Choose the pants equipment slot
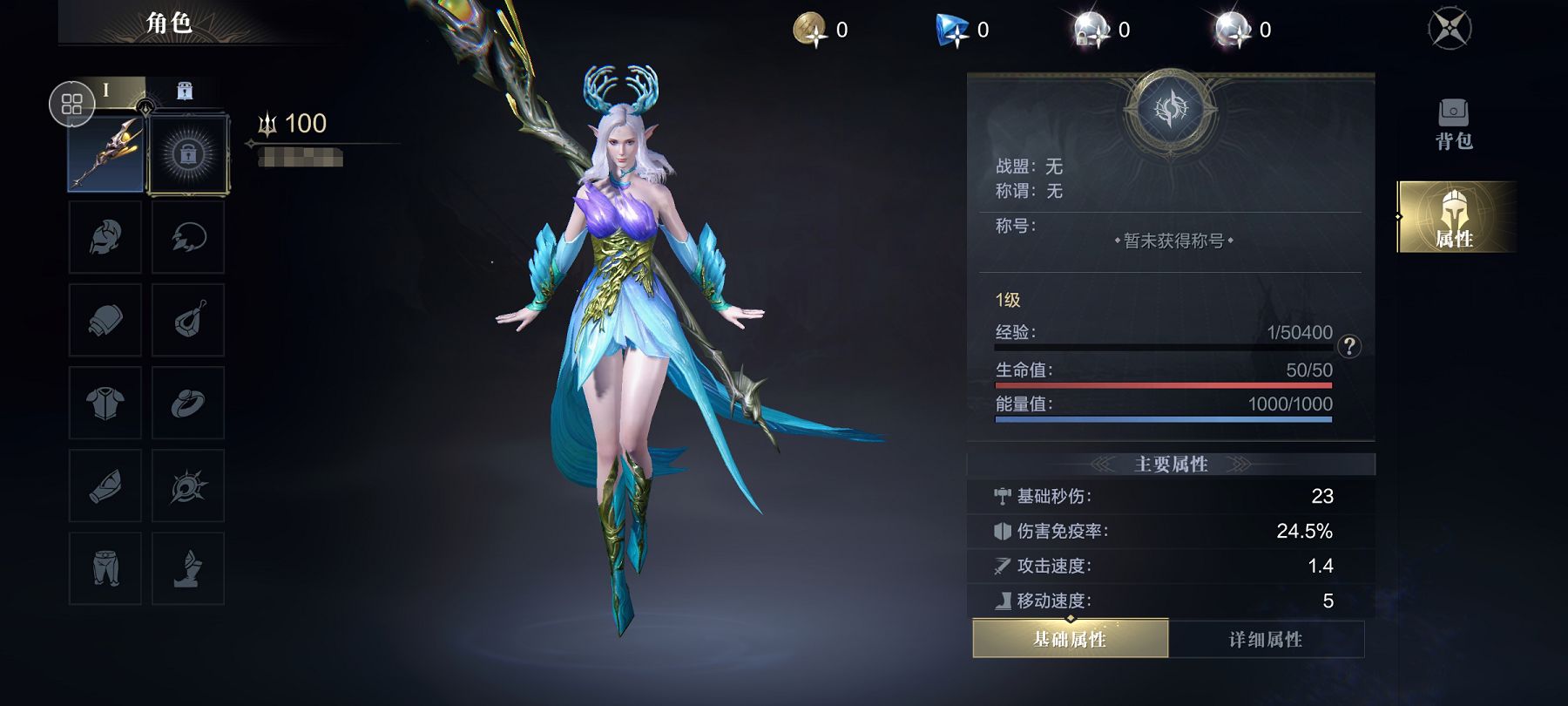 point(105,568)
